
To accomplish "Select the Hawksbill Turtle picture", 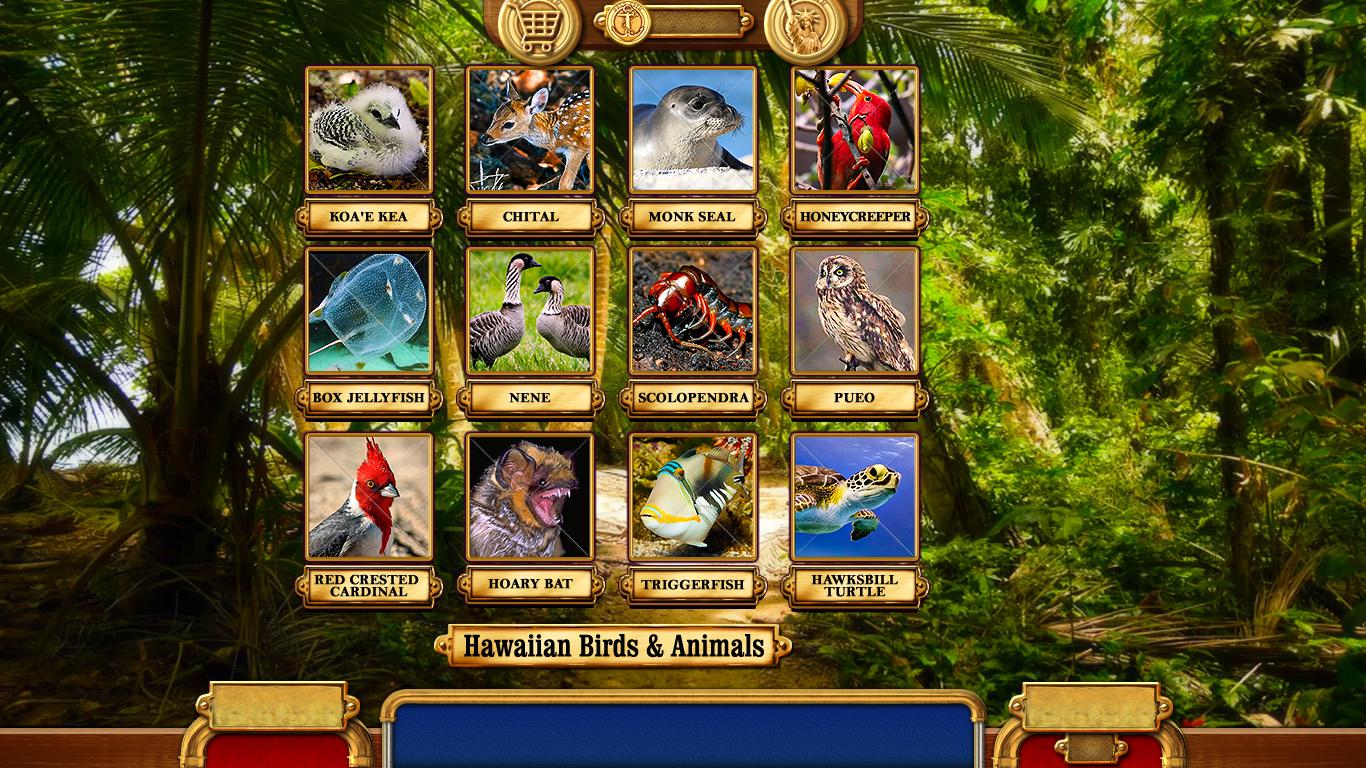I will click(854, 496).
